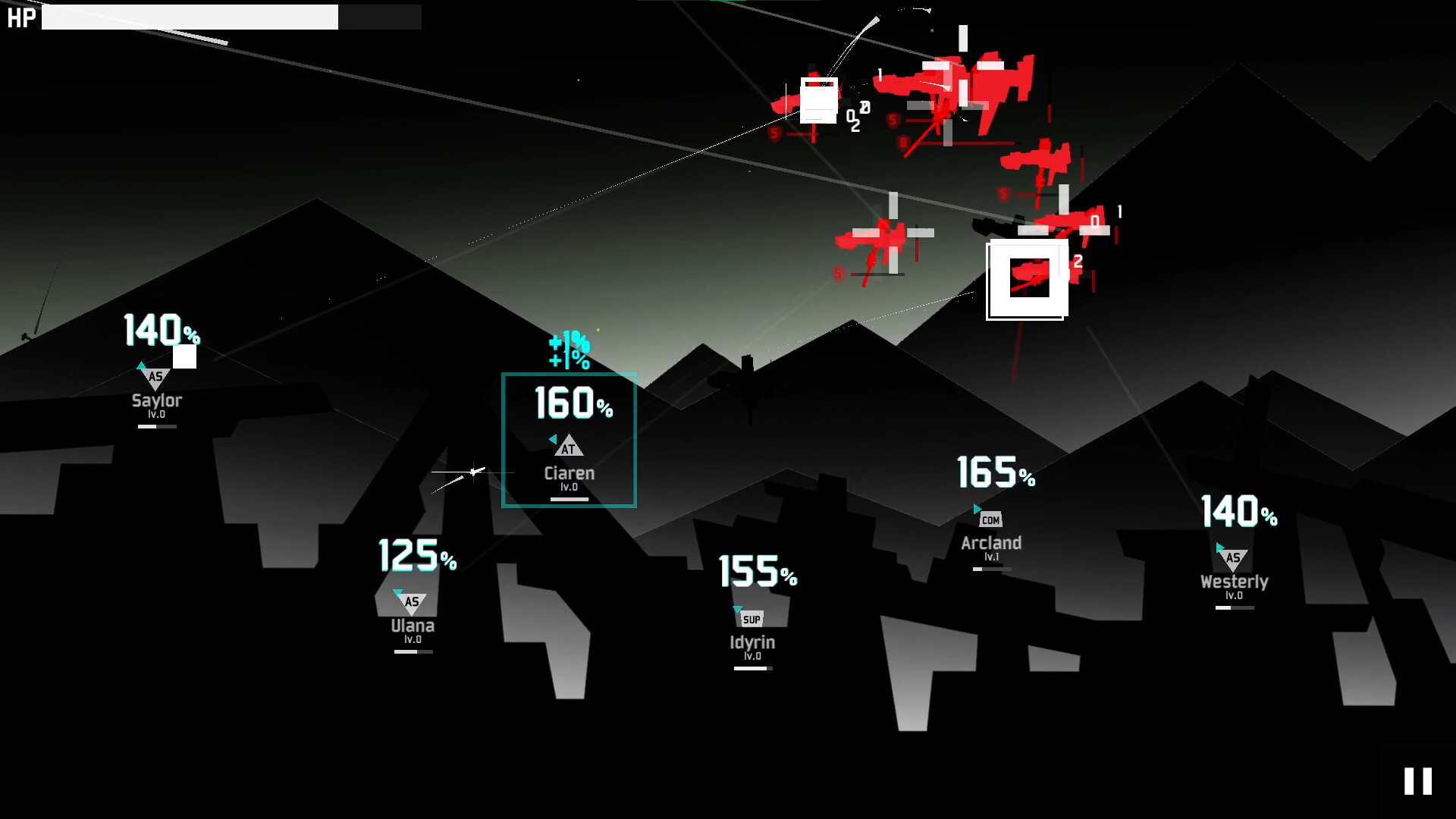Select the AT role icon above Ciaren
The height and width of the screenshot is (819, 1456).
569,447
